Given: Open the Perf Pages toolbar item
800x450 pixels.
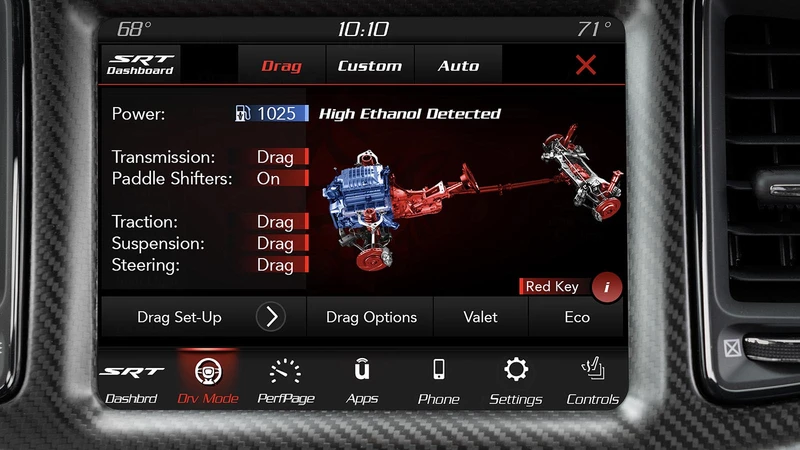Looking at the screenshot, I should coord(286,381).
